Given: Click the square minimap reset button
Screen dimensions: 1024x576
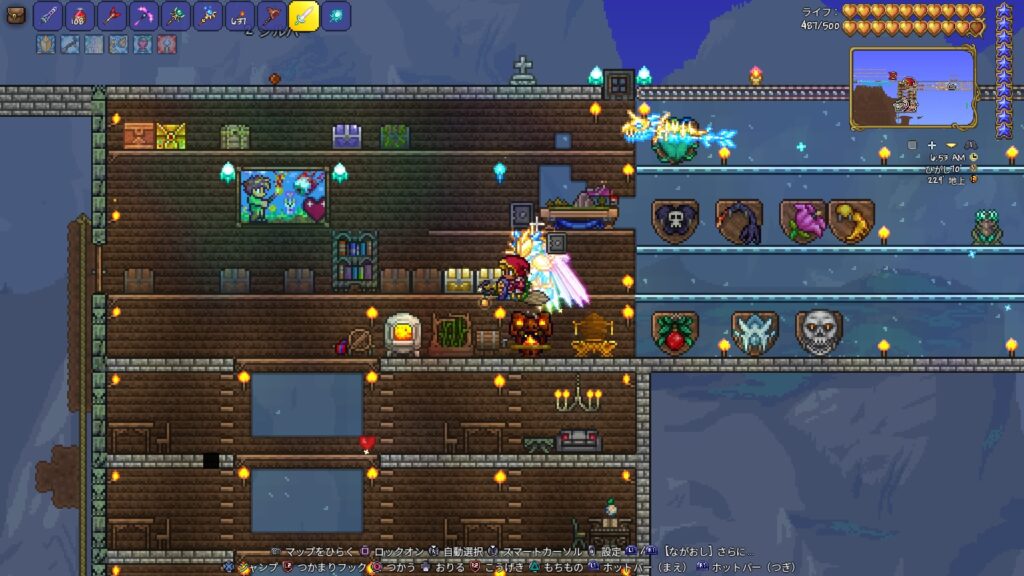Looking at the screenshot, I should (x=912, y=146).
